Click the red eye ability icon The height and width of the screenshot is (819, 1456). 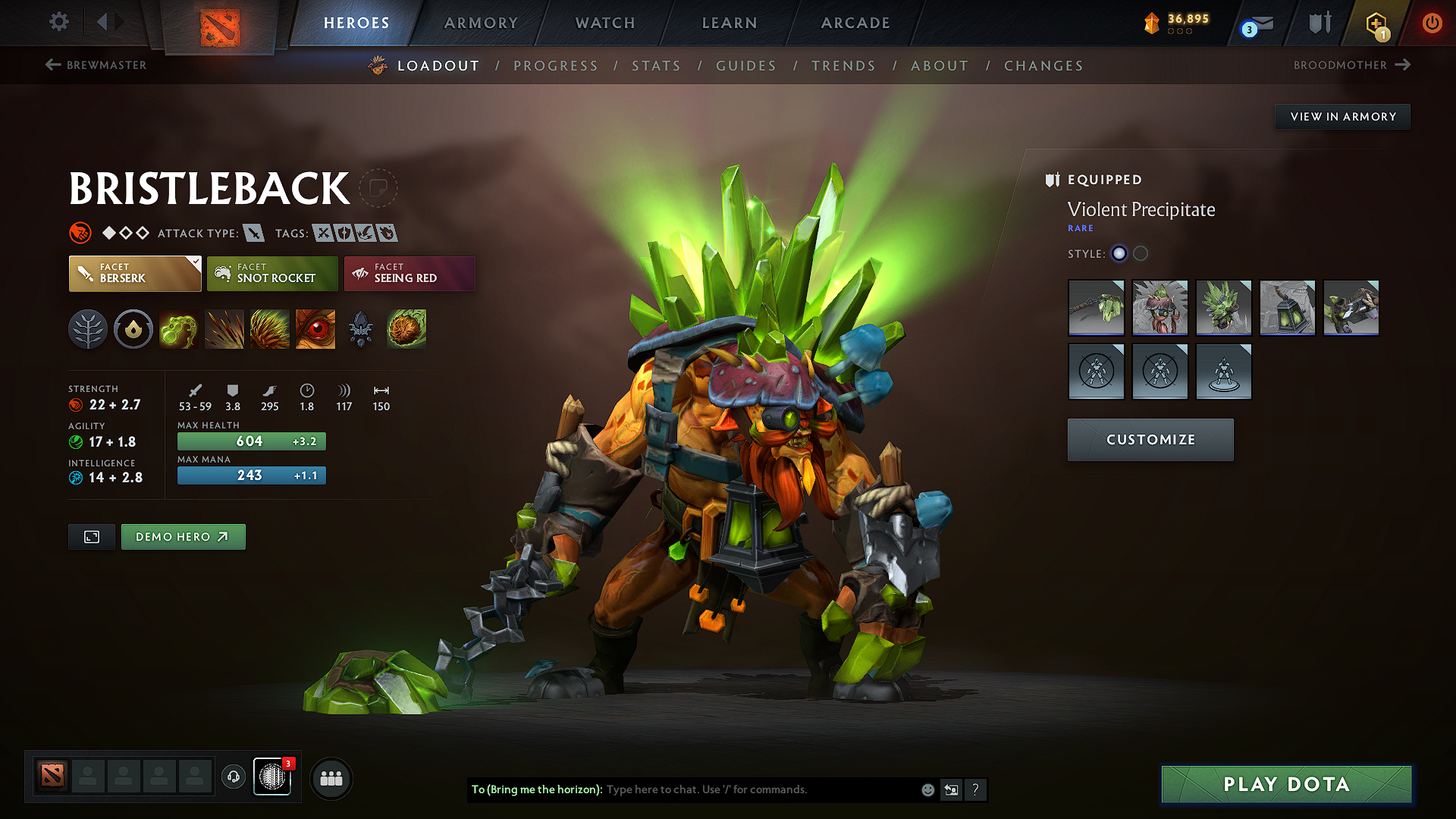pos(315,329)
